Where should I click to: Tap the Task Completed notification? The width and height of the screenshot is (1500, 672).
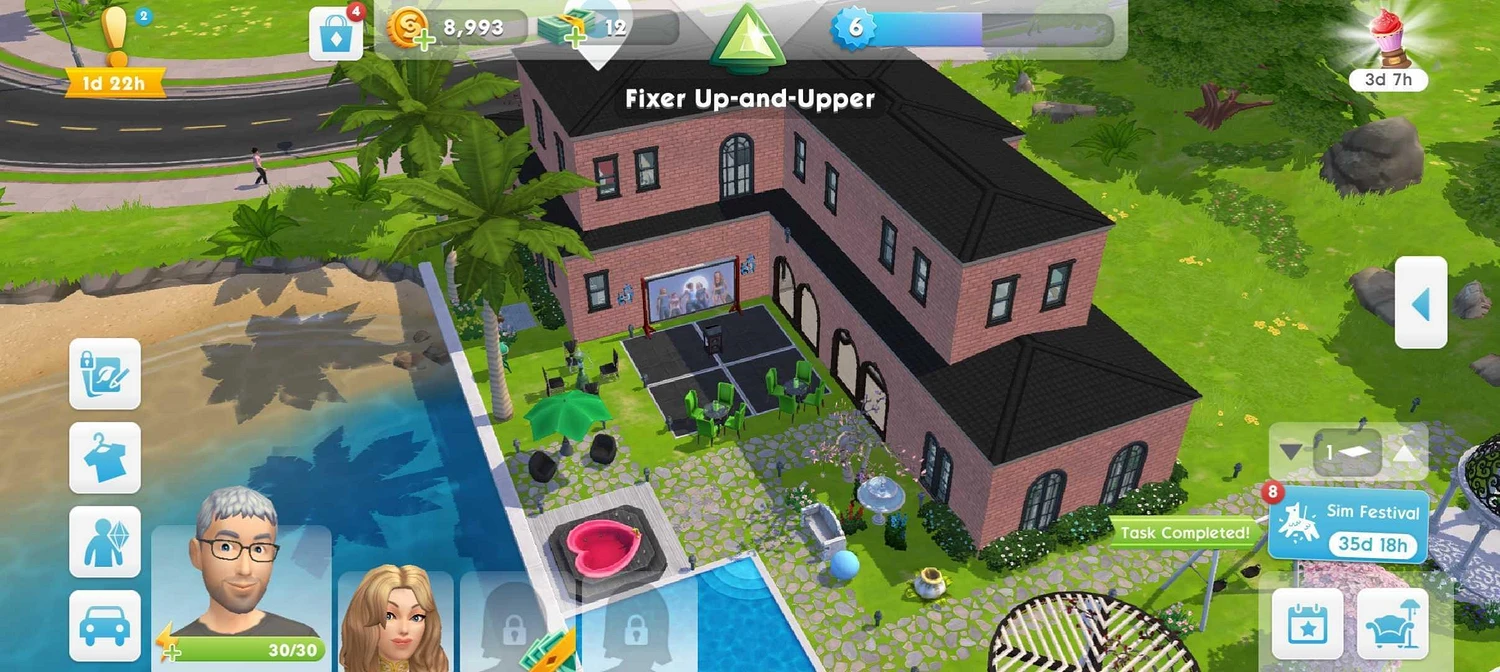coord(1184,533)
